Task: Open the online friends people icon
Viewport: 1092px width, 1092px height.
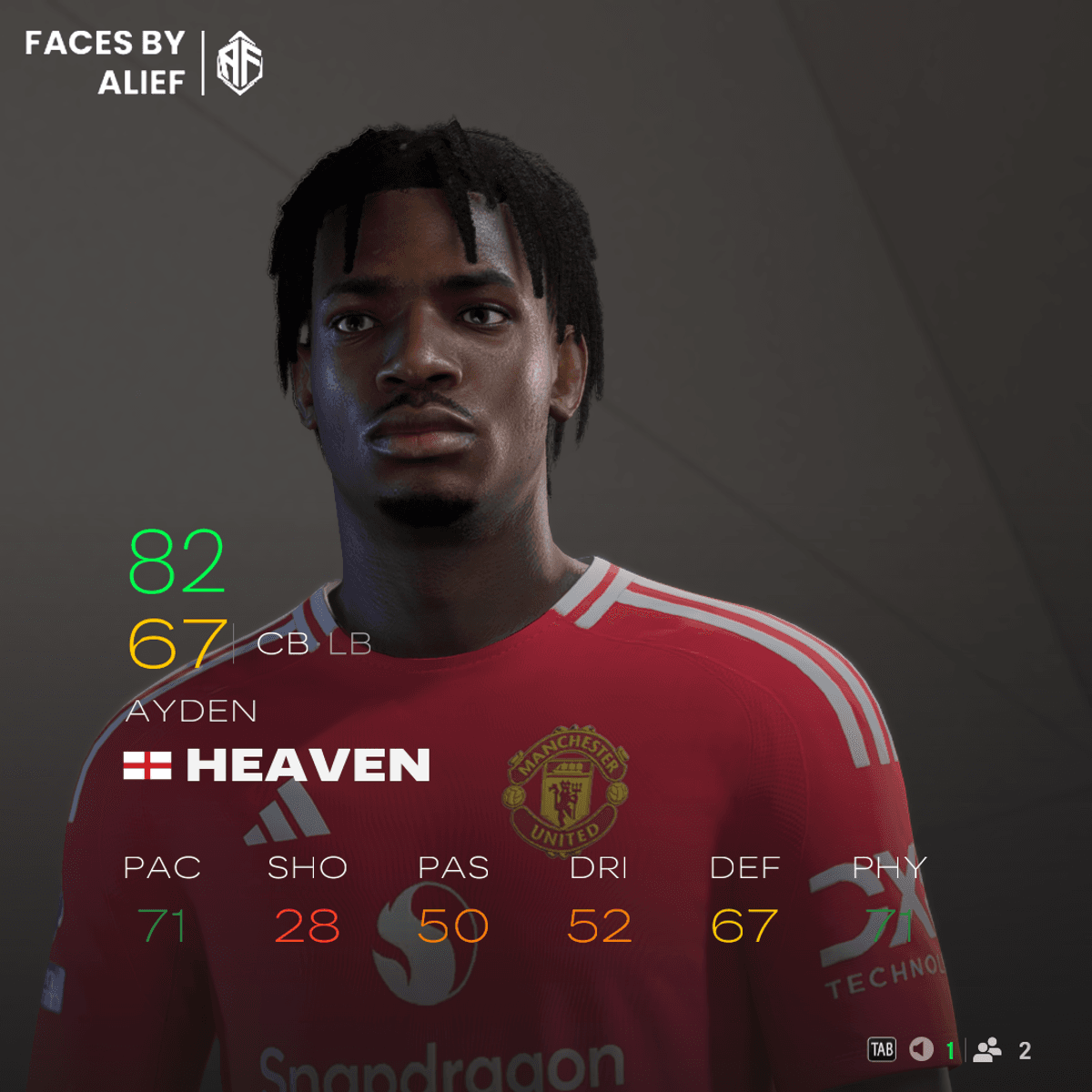Action: click(987, 1050)
